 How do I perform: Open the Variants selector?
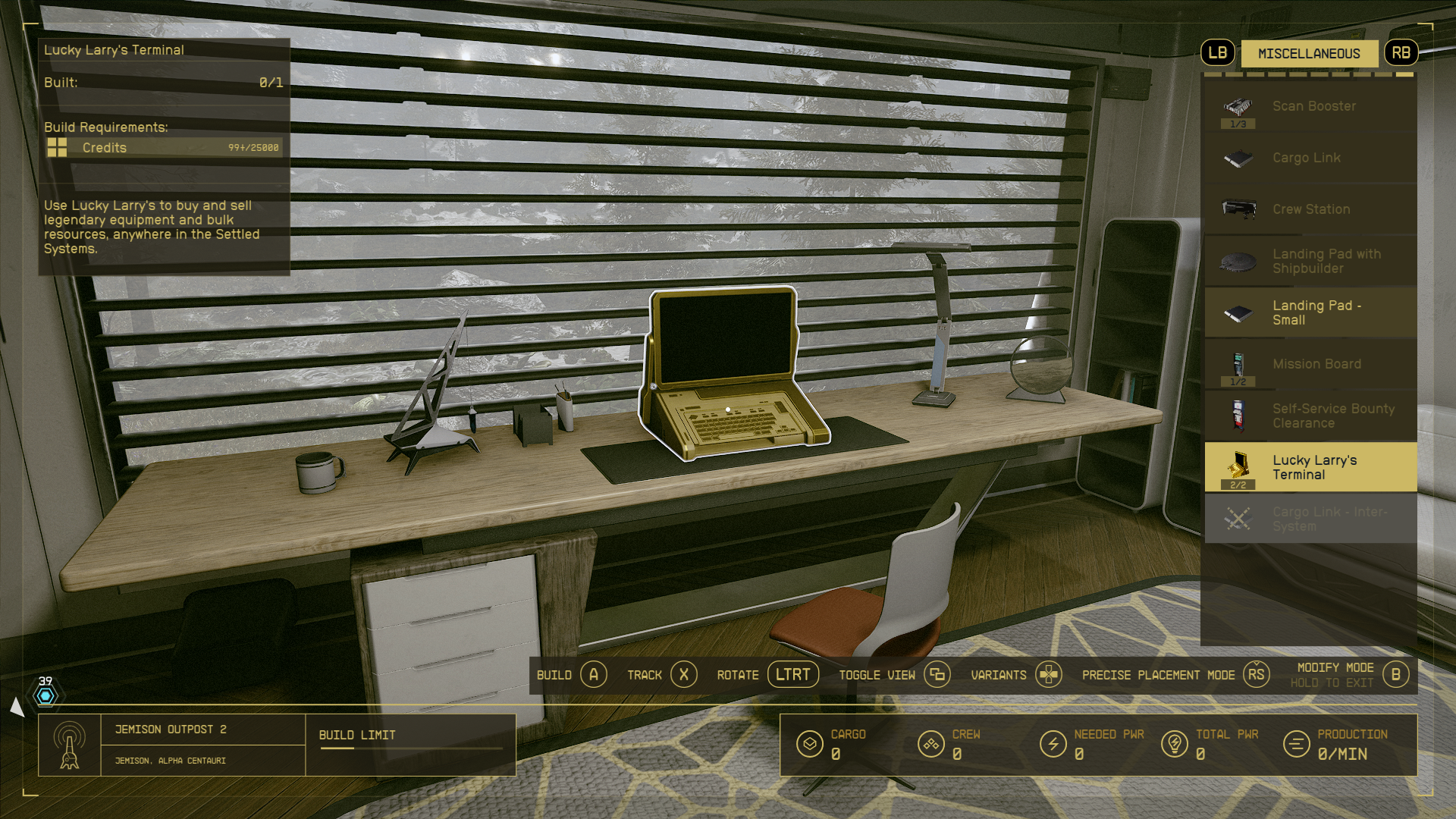(1050, 674)
